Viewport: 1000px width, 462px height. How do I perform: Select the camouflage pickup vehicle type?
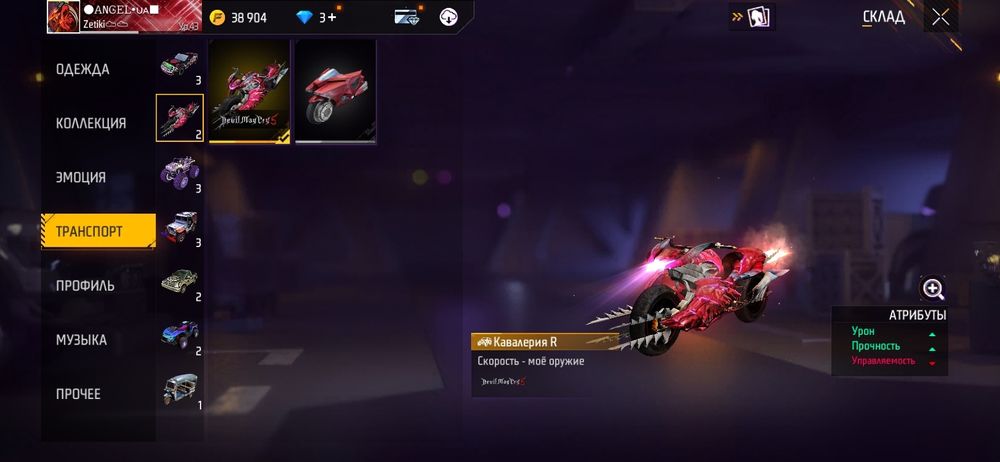[180, 281]
